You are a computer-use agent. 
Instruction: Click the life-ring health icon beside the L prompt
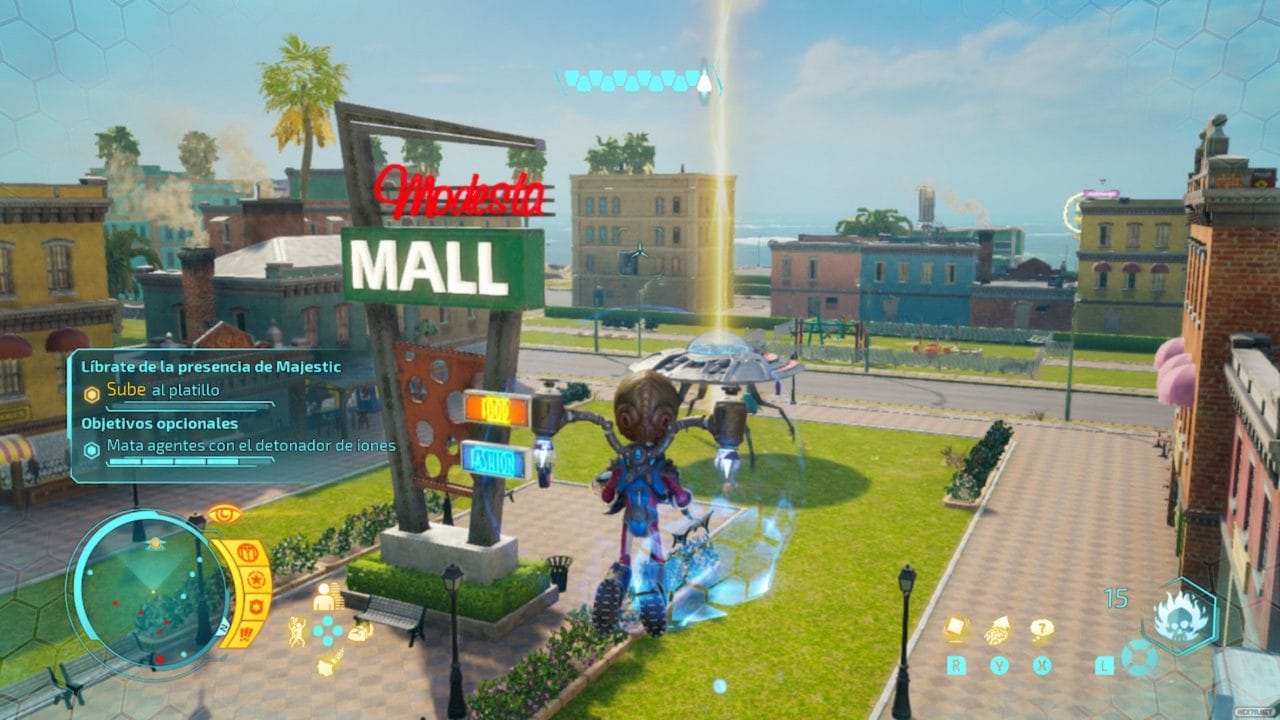point(1139,659)
